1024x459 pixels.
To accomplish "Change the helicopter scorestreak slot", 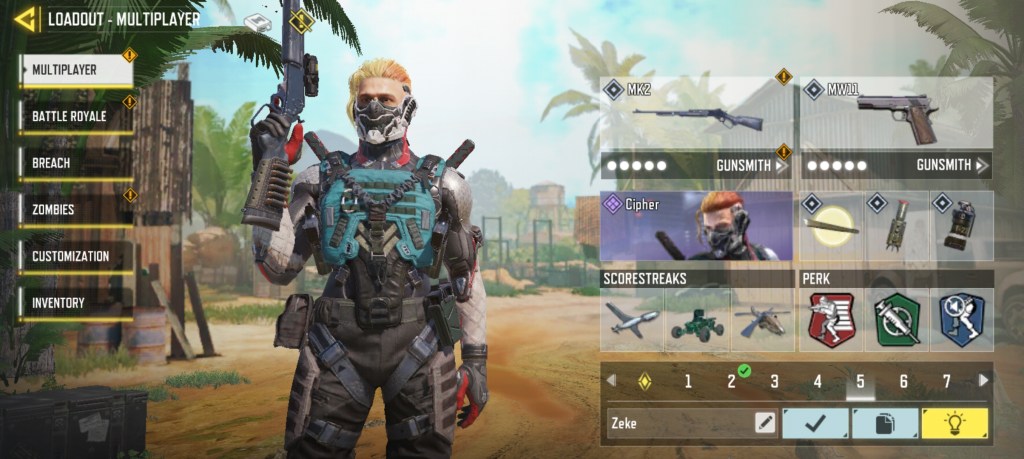I will pos(762,320).
